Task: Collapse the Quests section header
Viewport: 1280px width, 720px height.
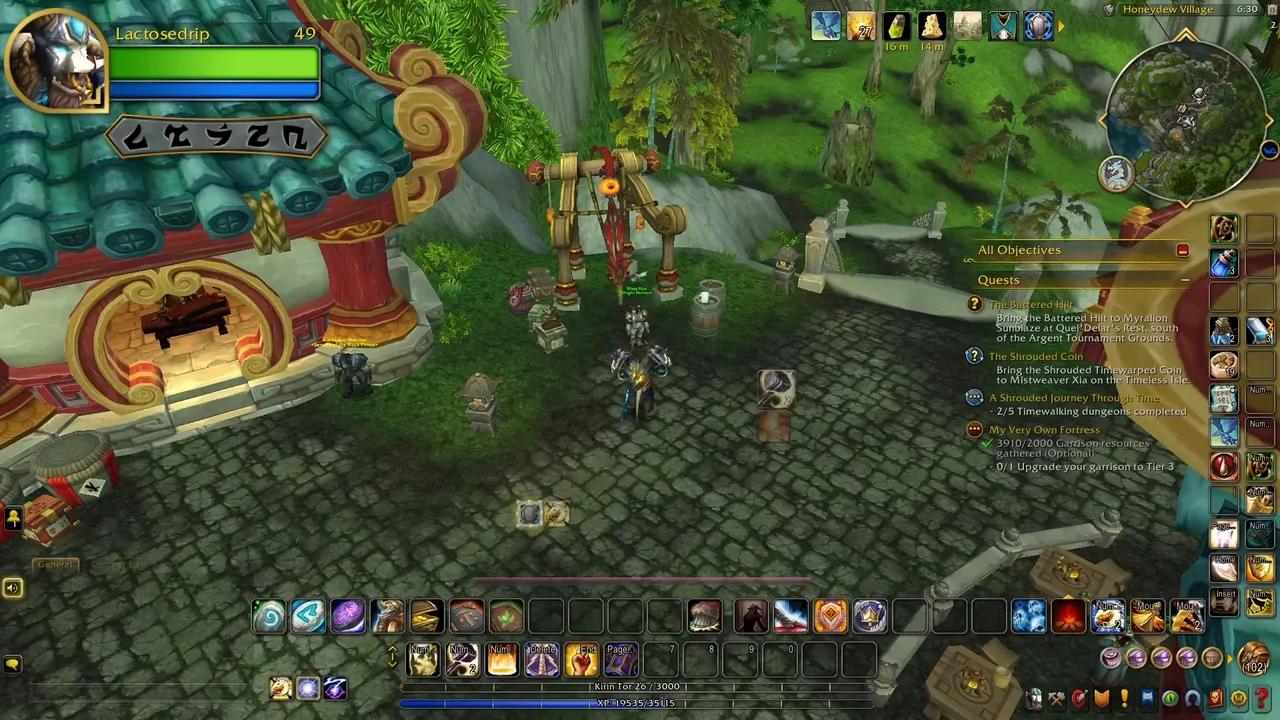Action: (x=1185, y=280)
